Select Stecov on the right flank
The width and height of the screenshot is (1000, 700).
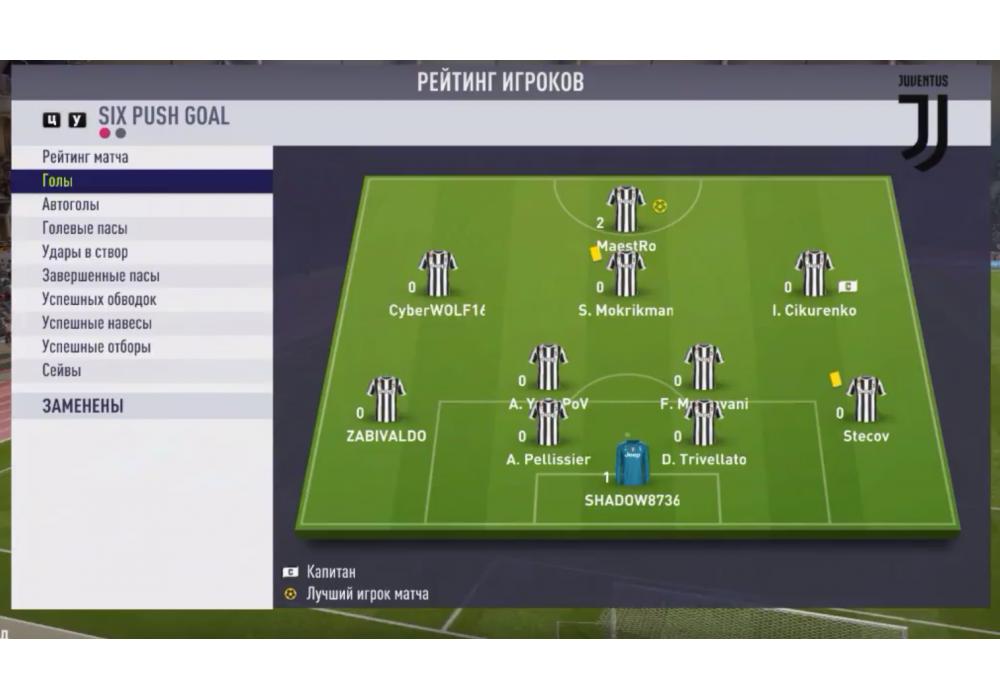tap(865, 400)
